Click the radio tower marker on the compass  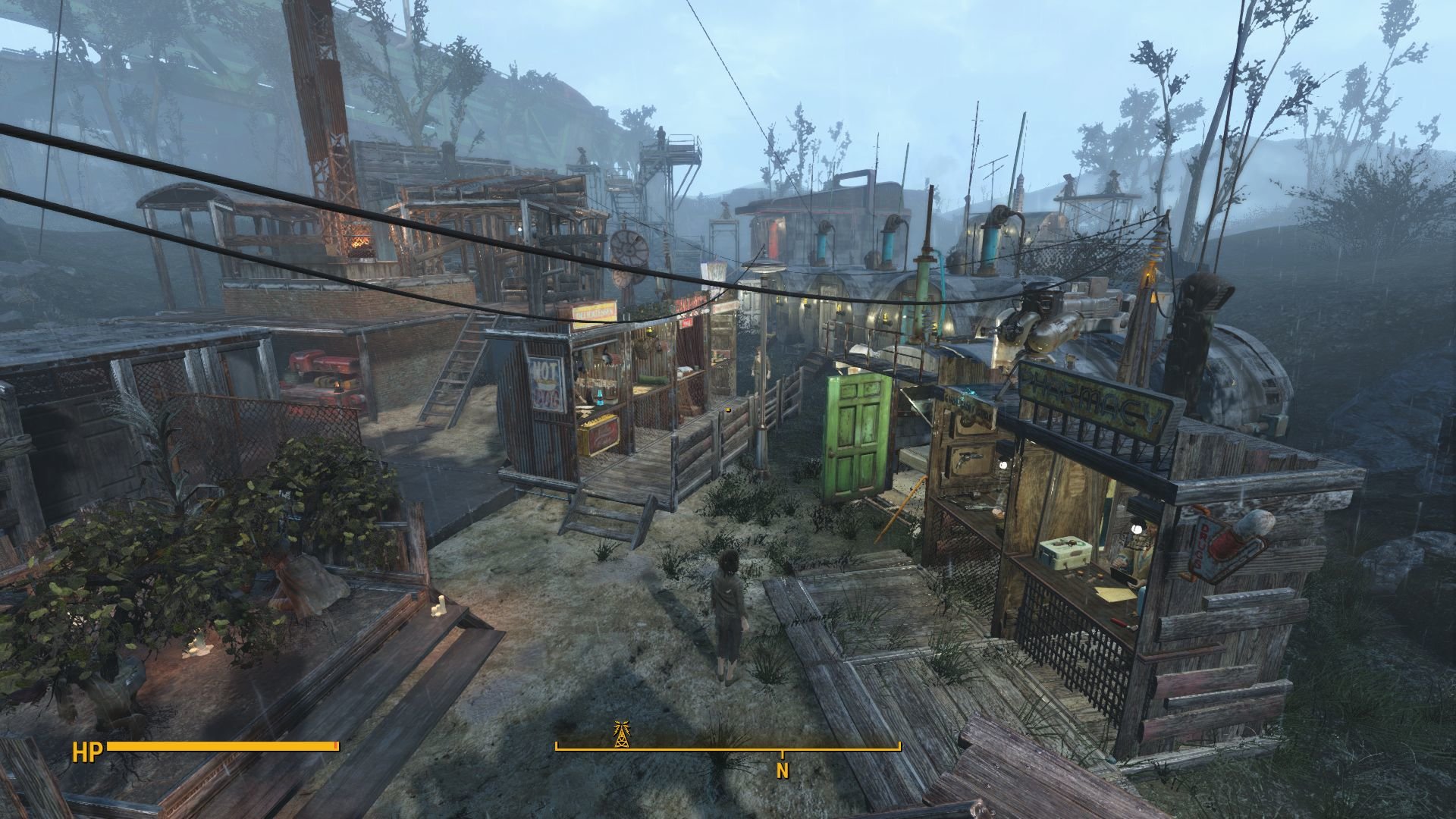click(x=622, y=734)
